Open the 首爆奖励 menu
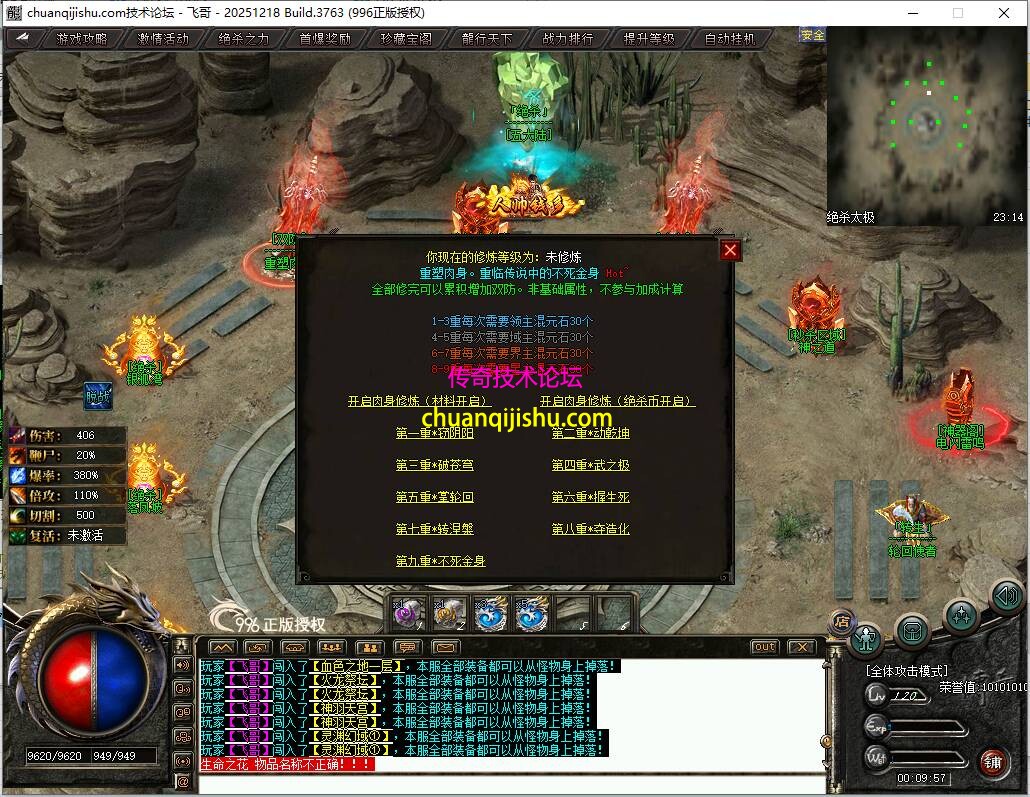This screenshot has width=1030, height=797. tap(325, 39)
